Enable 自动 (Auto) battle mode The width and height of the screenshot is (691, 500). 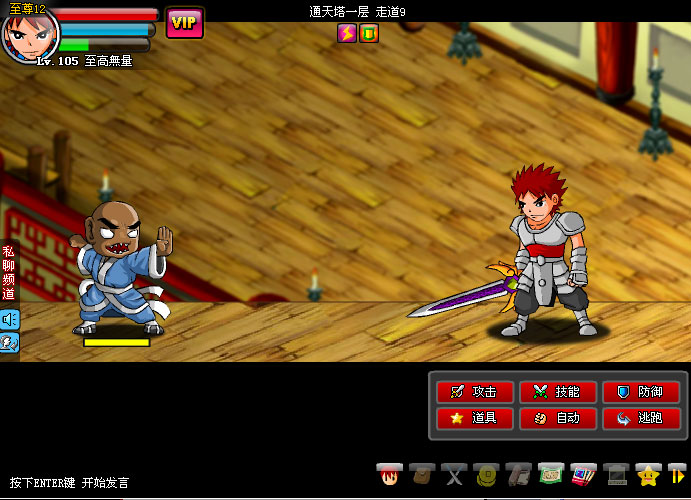click(x=558, y=418)
